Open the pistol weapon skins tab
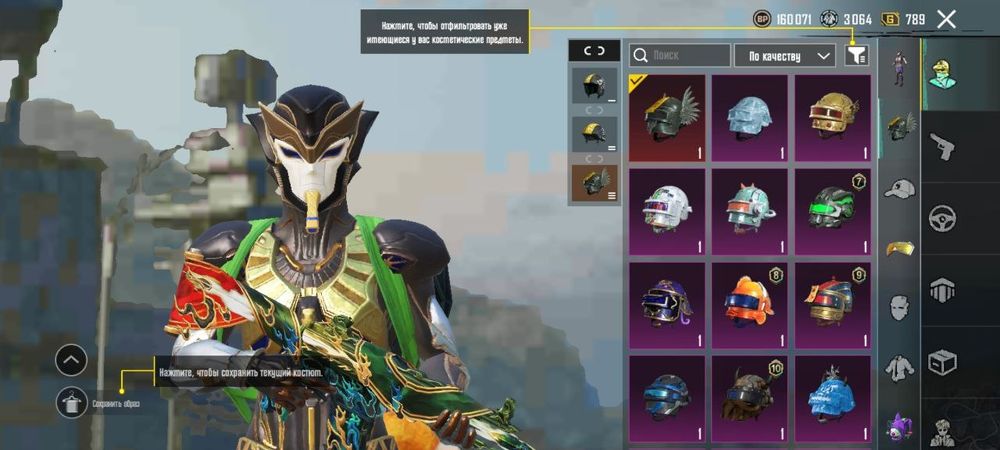Image resolution: width=1000 pixels, height=450 pixels. (942, 147)
